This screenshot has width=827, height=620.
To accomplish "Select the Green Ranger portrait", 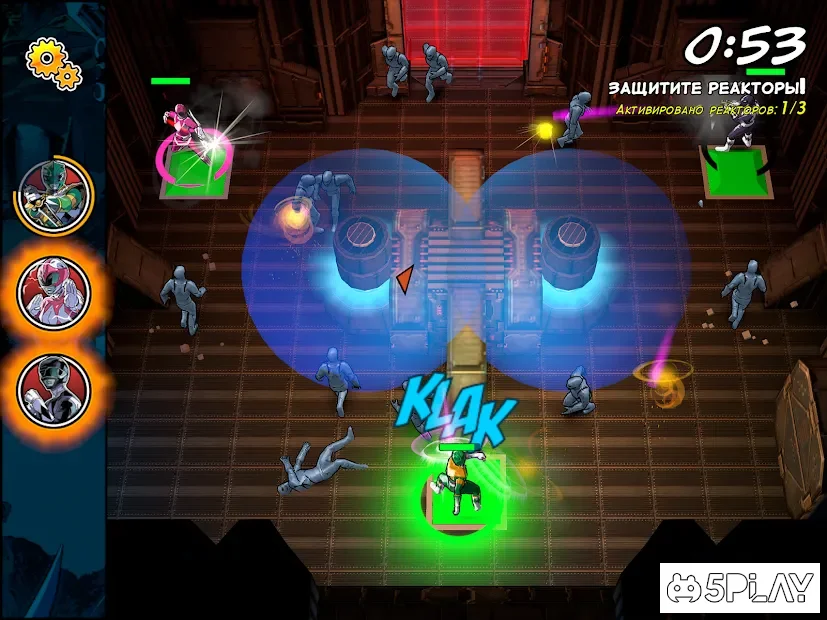I will 54,194.
